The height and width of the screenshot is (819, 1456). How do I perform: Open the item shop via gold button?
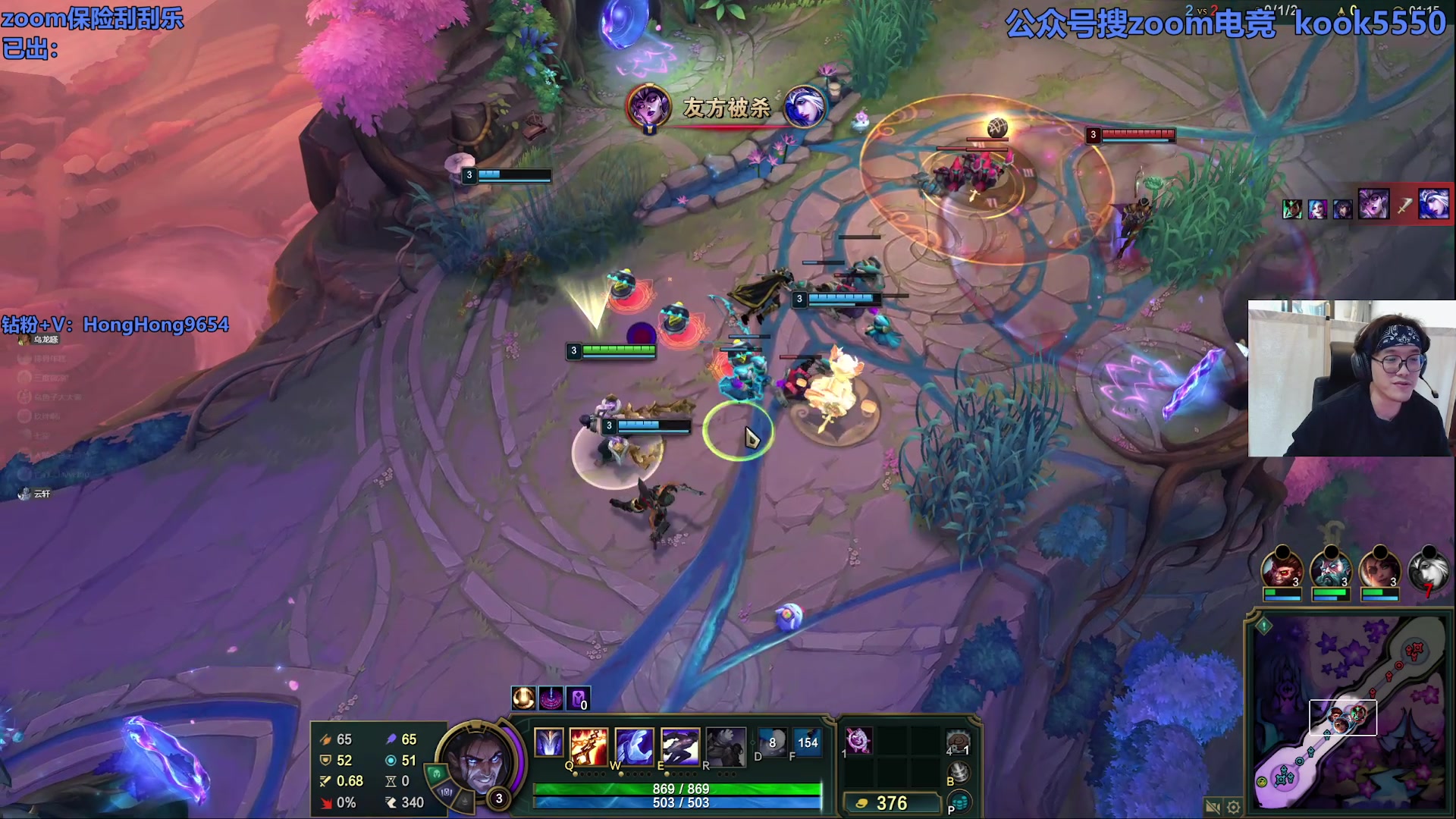tap(890, 803)
